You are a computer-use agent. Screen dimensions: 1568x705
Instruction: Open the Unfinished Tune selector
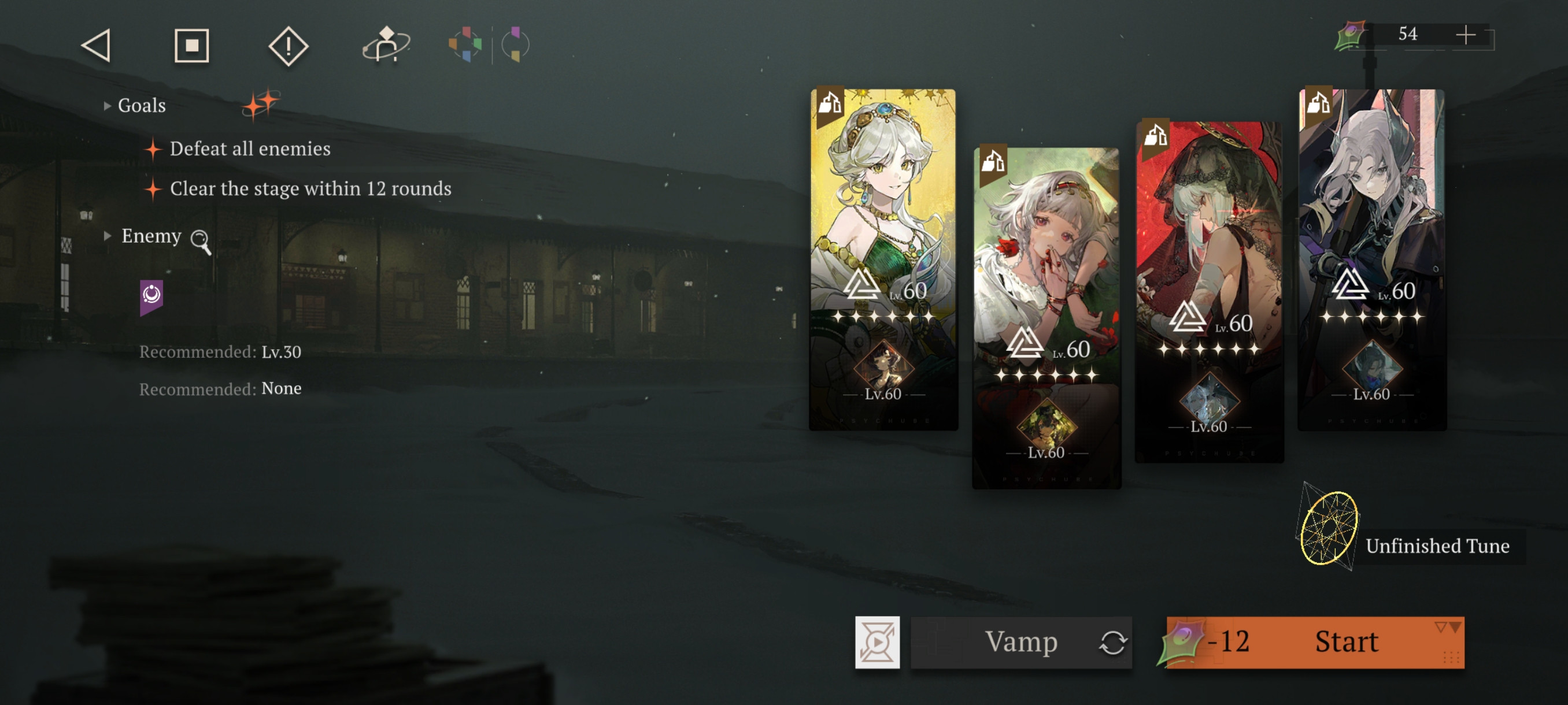coord(1329,528)
